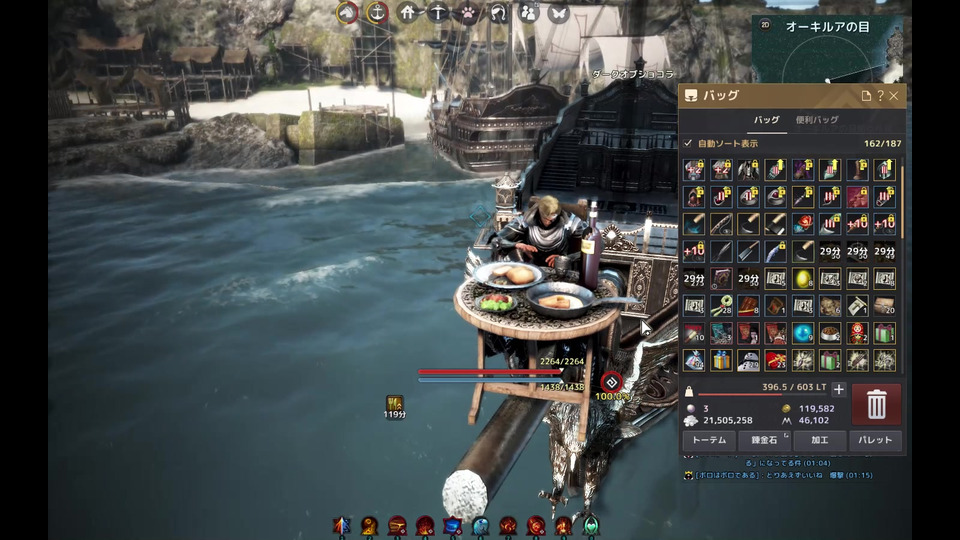
Task: Toggle the 自動ソート表示 checkbox
Action: pyautogui.click(x=688, y=143)
